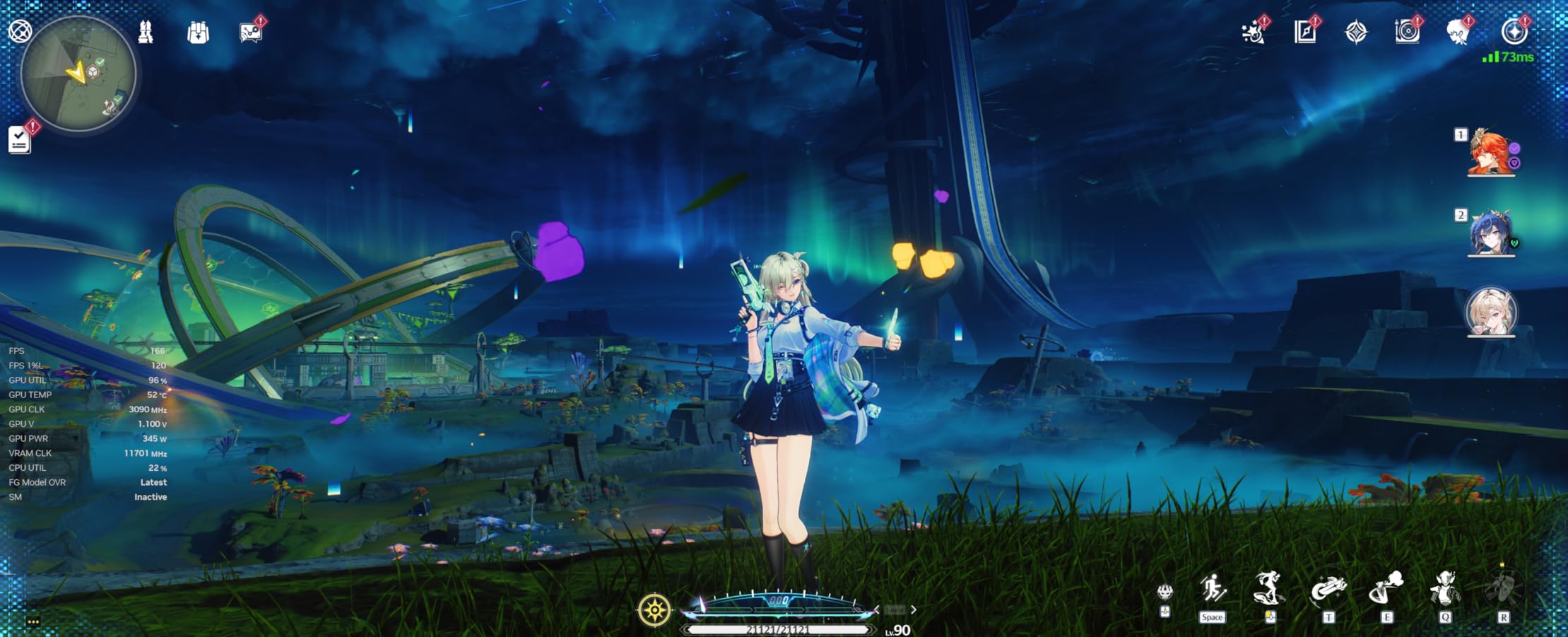Viewport: 1568px width, 637px height.
Task: Open the quest checklist icon
Action: pyautogui.click(x=20, y=139)
